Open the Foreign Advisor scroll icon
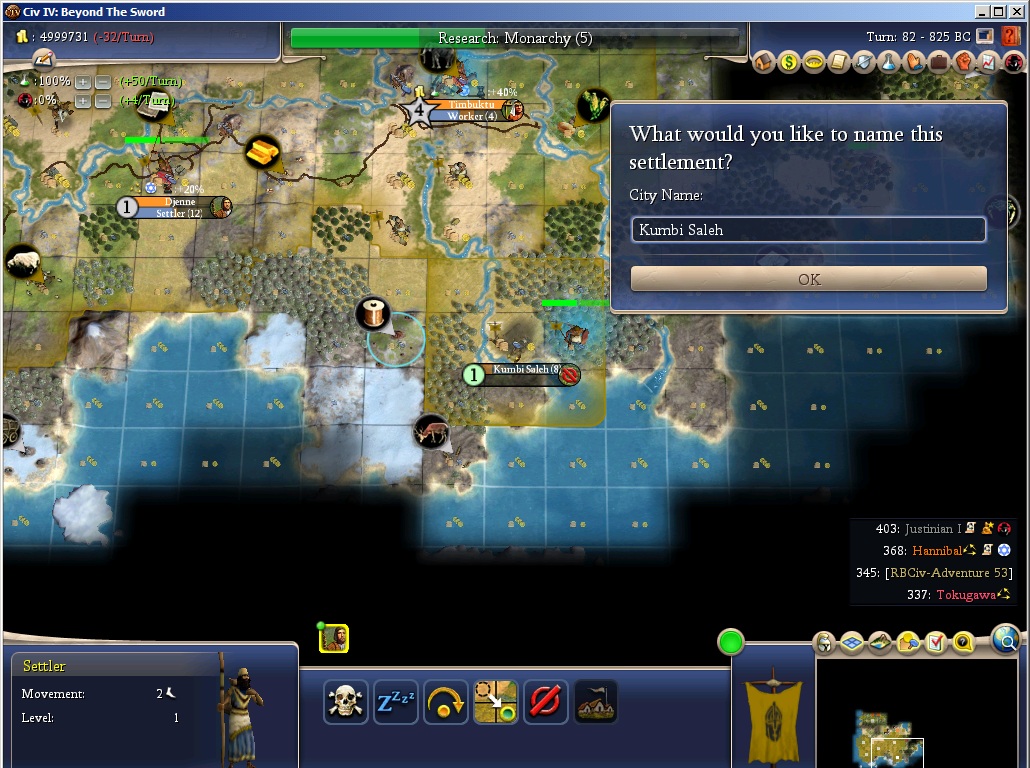The width and height of the screenshot is (1030, 768). coord(840,62)
